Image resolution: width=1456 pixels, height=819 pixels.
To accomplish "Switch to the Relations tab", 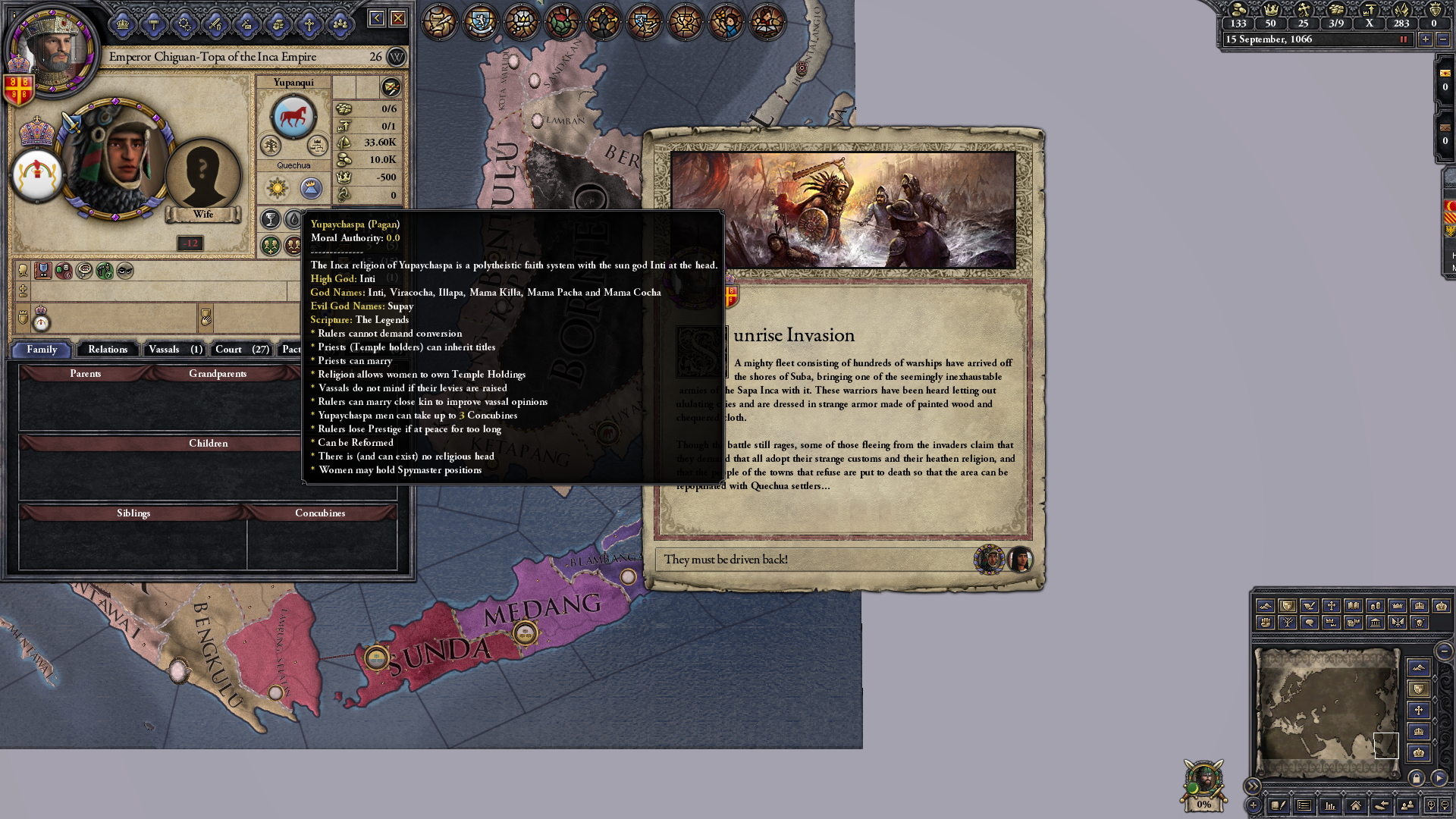I will click(x=107, y=350).
